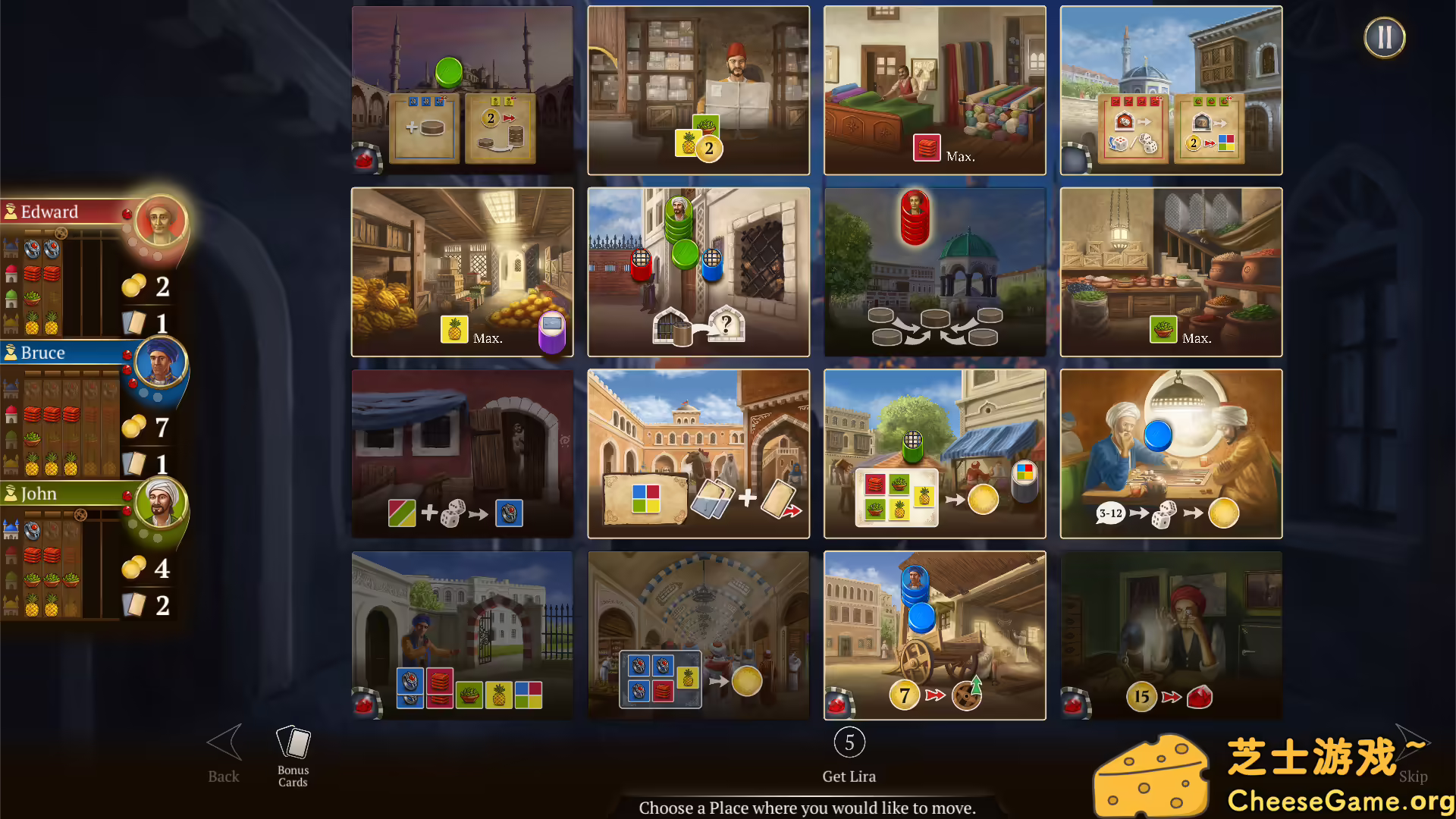Move to the Tea House
The width and height of the screenshot is (1456, 819).
point(1171,453)
